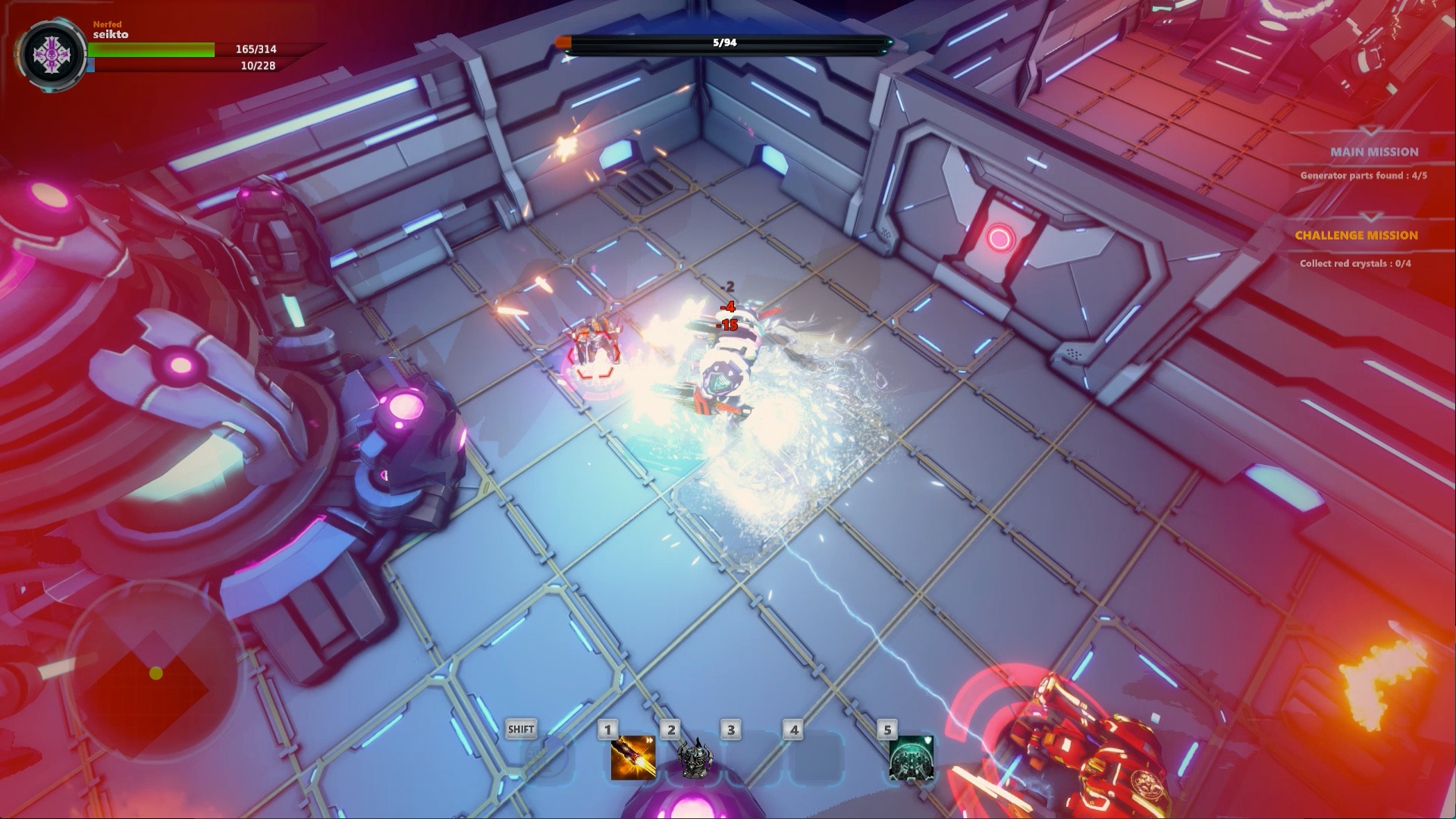This screenshot has height=819, width=1456.
Task: Collapse the MAIN MISSION panel with its chevron
Action: 1371,130
